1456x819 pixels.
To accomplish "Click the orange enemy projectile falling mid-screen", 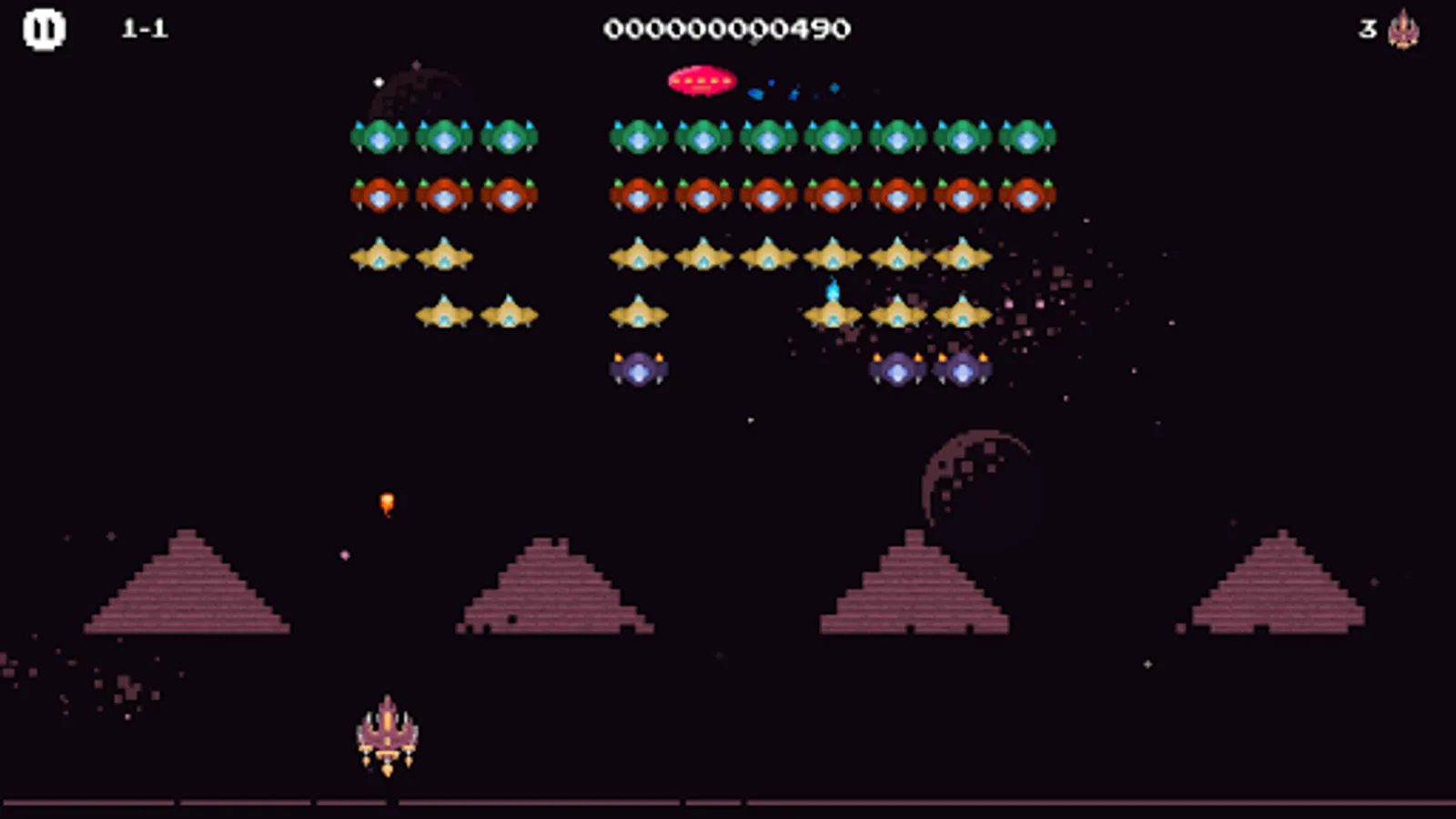I will pyautogui.click(x=385, y=501).
